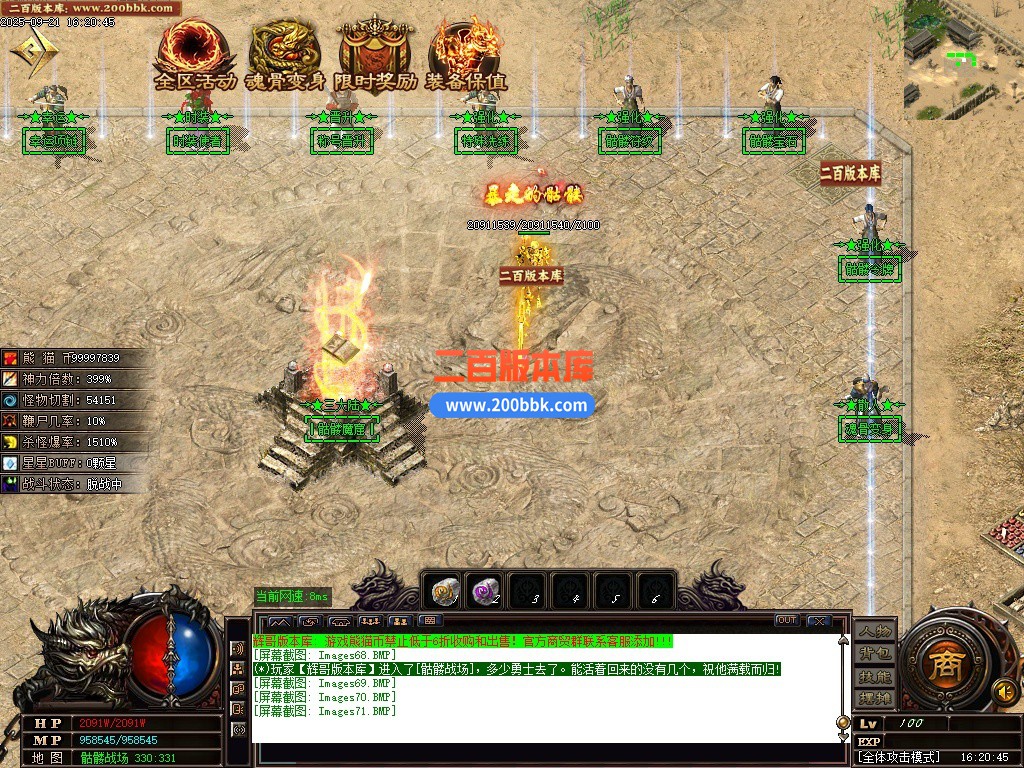Open the 限时奖励 timed rewards icon
Viewport: 1024px width, 768px height.
click(x=375, y=56)
